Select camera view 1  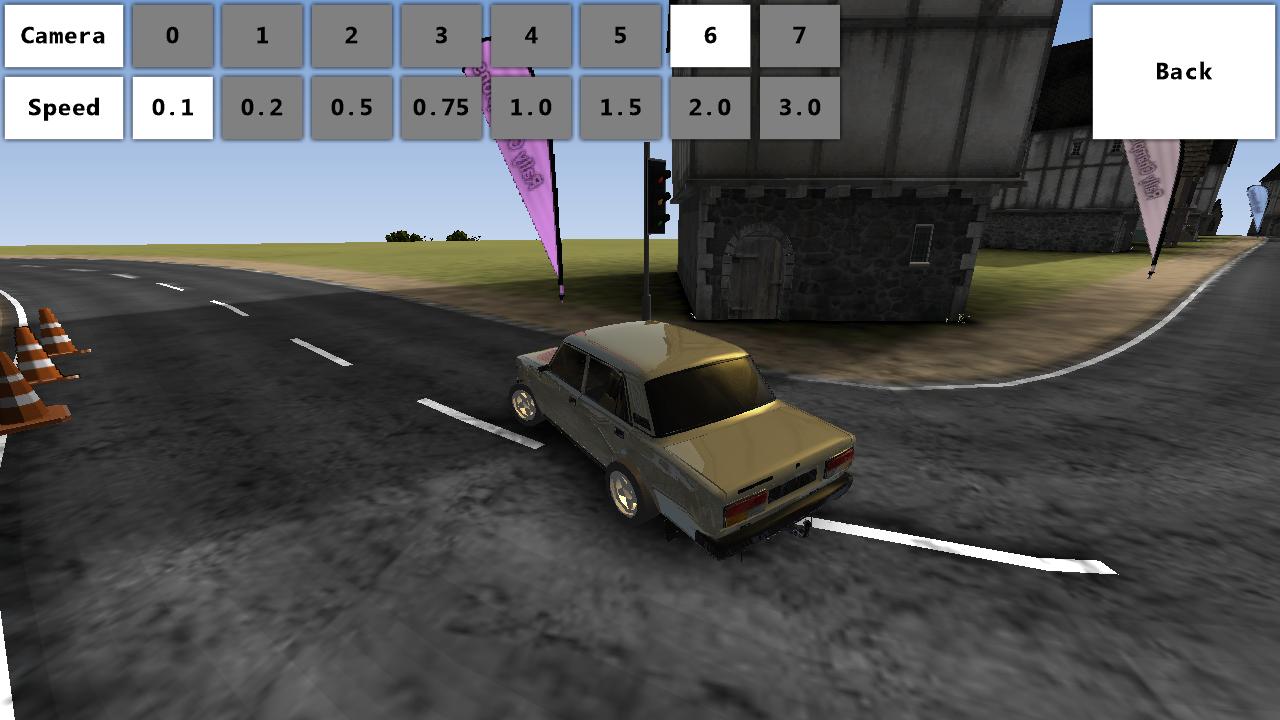pyautogui.click(x=262, y=36)
